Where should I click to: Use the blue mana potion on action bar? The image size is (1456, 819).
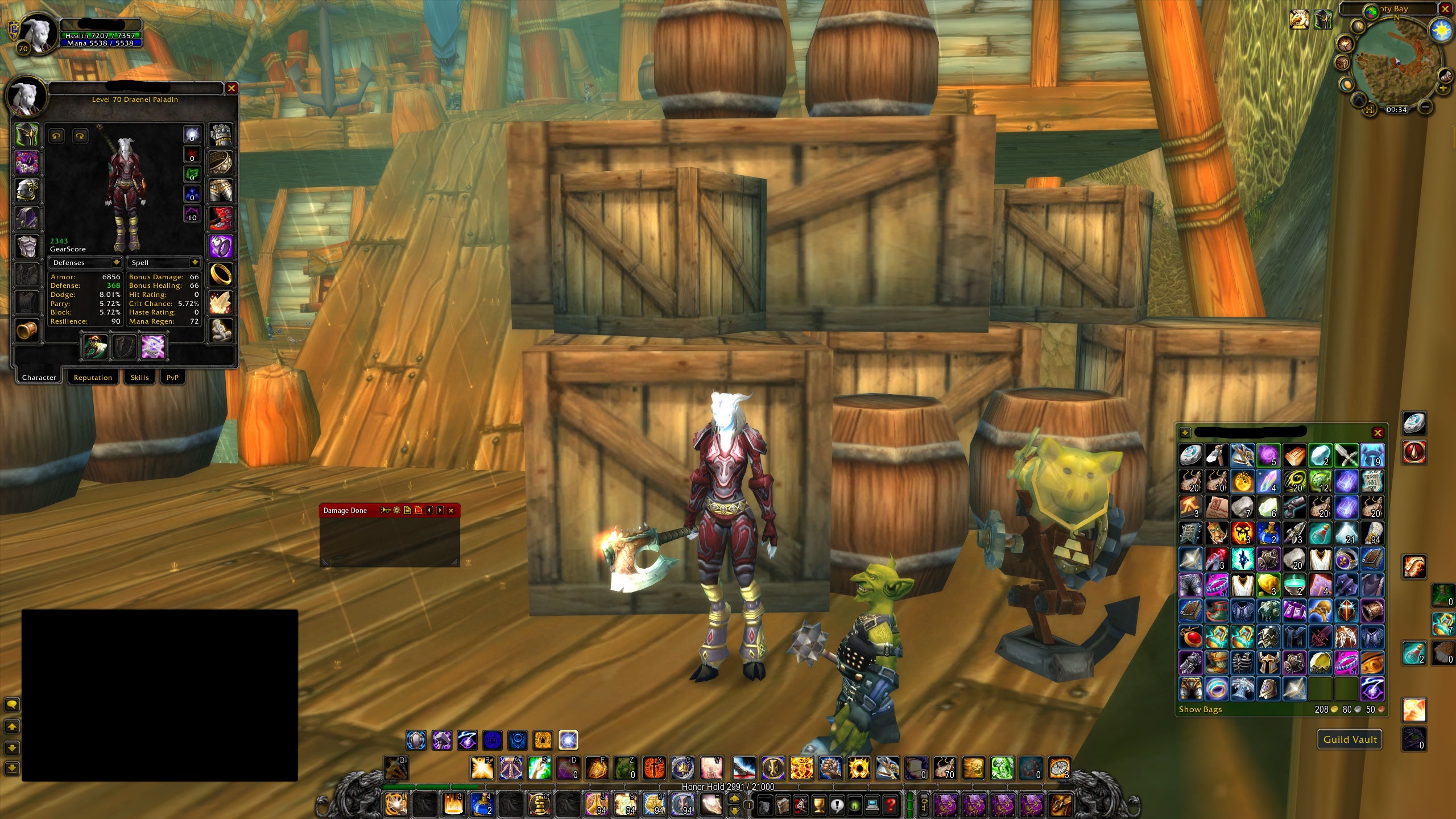[x=482, y=804]
